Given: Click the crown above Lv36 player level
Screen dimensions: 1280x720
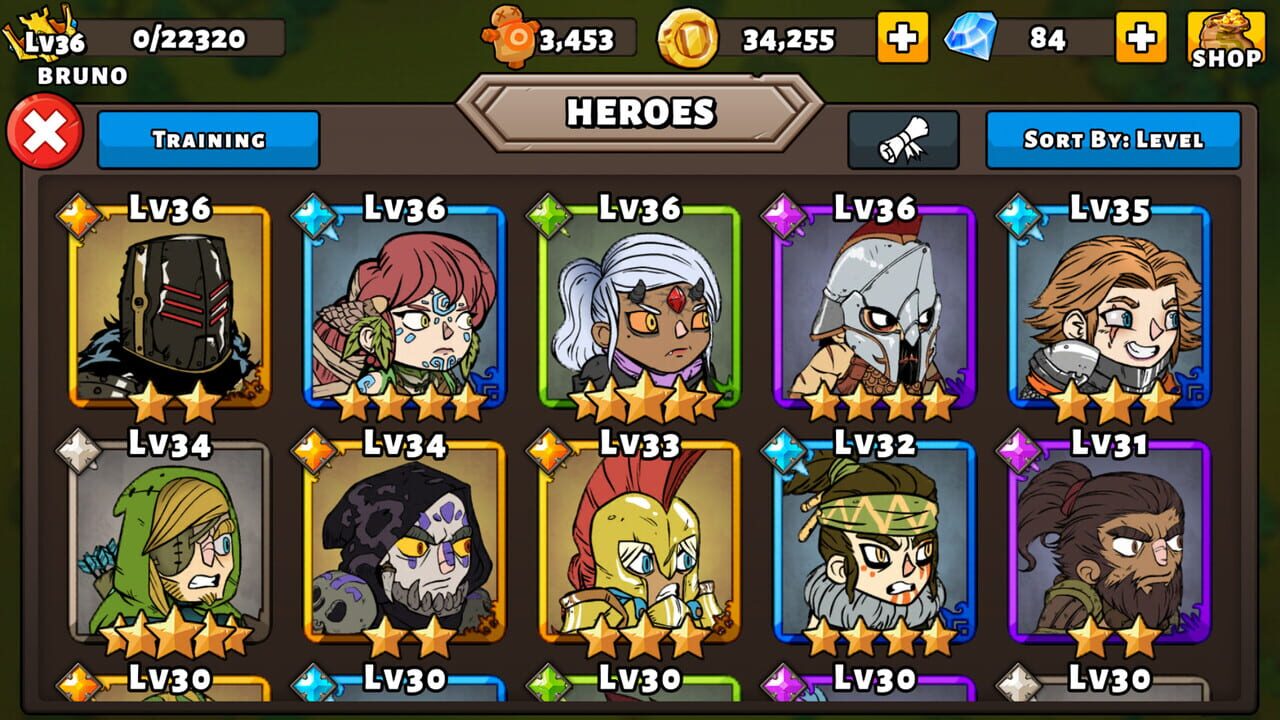Looking at the screenshot, I should click(40, 16).
